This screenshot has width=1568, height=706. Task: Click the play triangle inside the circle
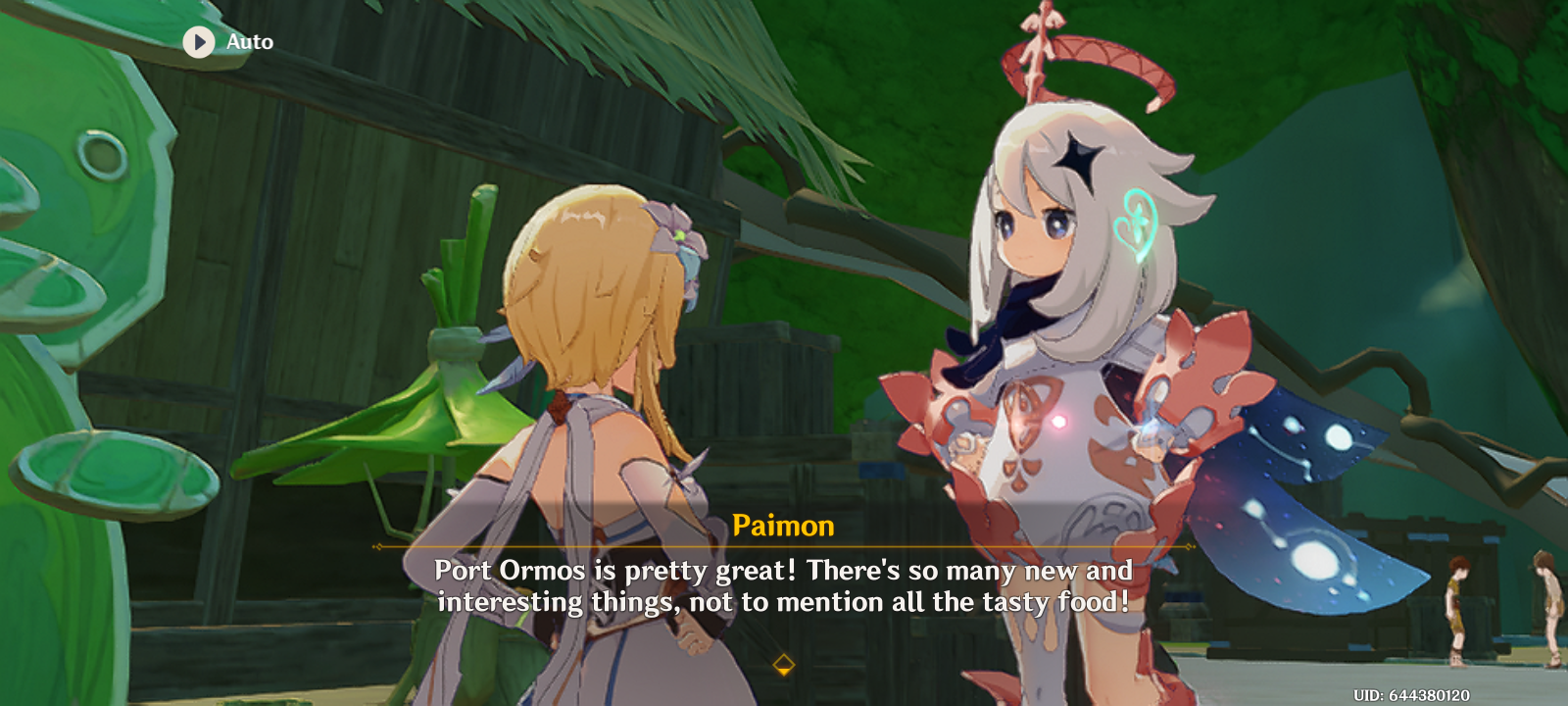click(200, 41)
